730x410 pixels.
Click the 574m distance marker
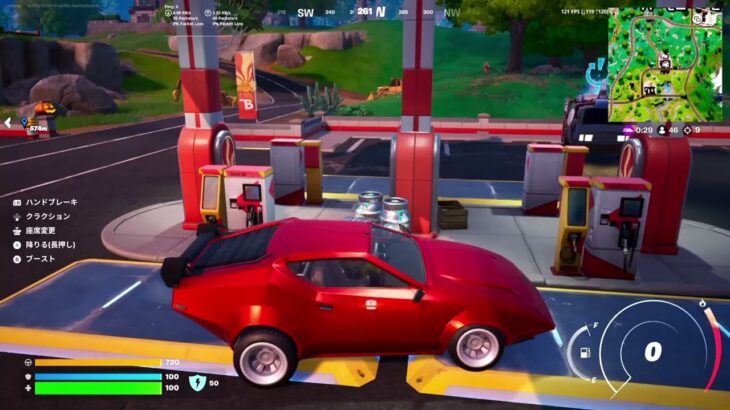tap(38, 128)
